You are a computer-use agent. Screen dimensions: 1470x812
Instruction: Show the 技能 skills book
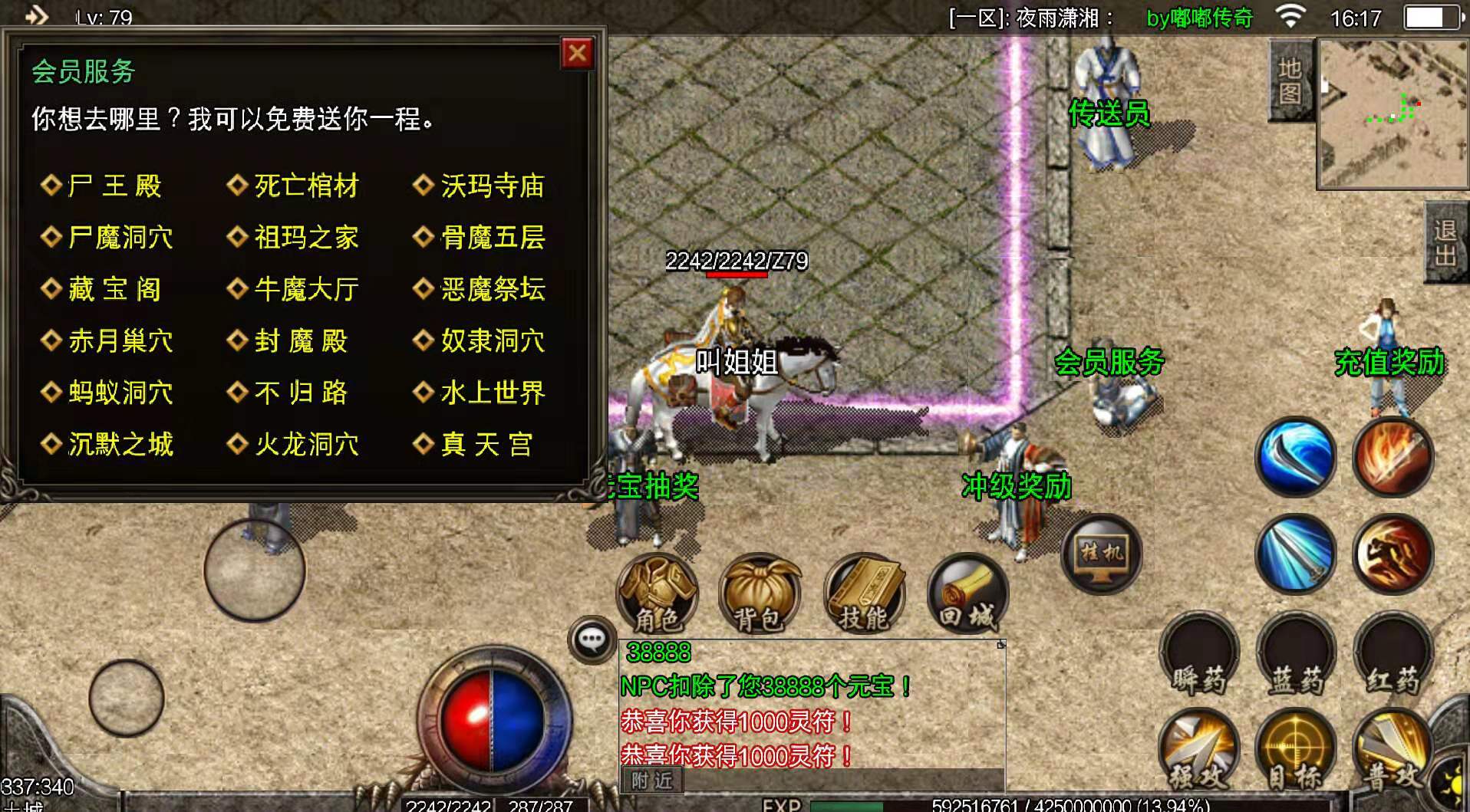[864, 594]
